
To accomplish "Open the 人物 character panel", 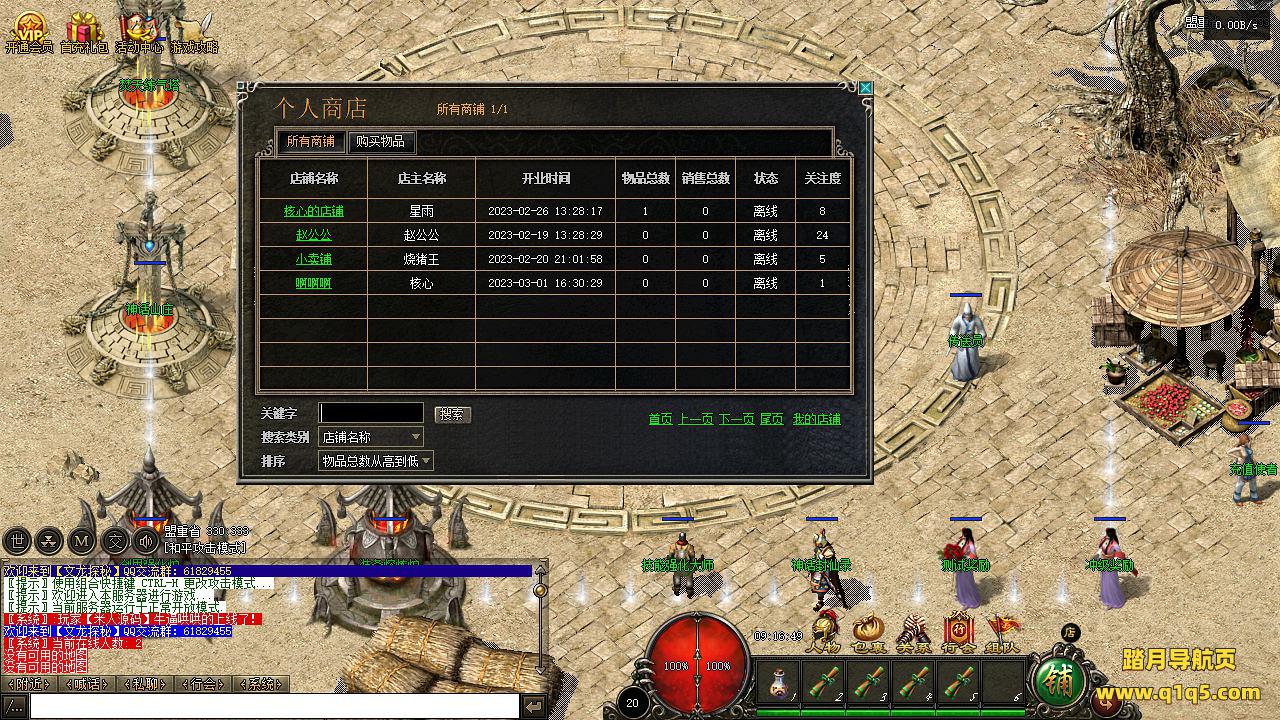I will pos(823,633).
